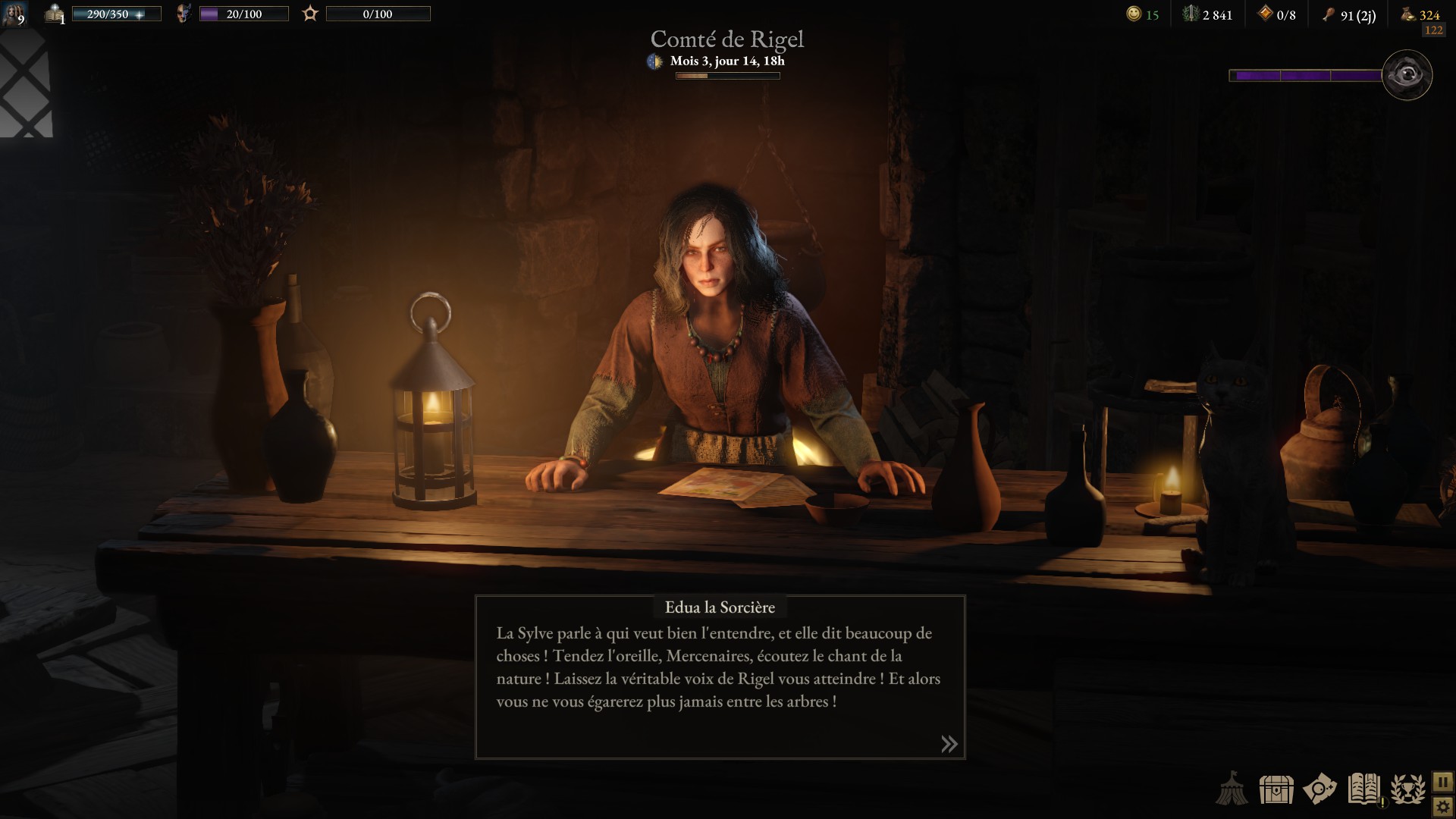
Task: Click the eye suspicion emblem
Action: [x=1407, y=75]
